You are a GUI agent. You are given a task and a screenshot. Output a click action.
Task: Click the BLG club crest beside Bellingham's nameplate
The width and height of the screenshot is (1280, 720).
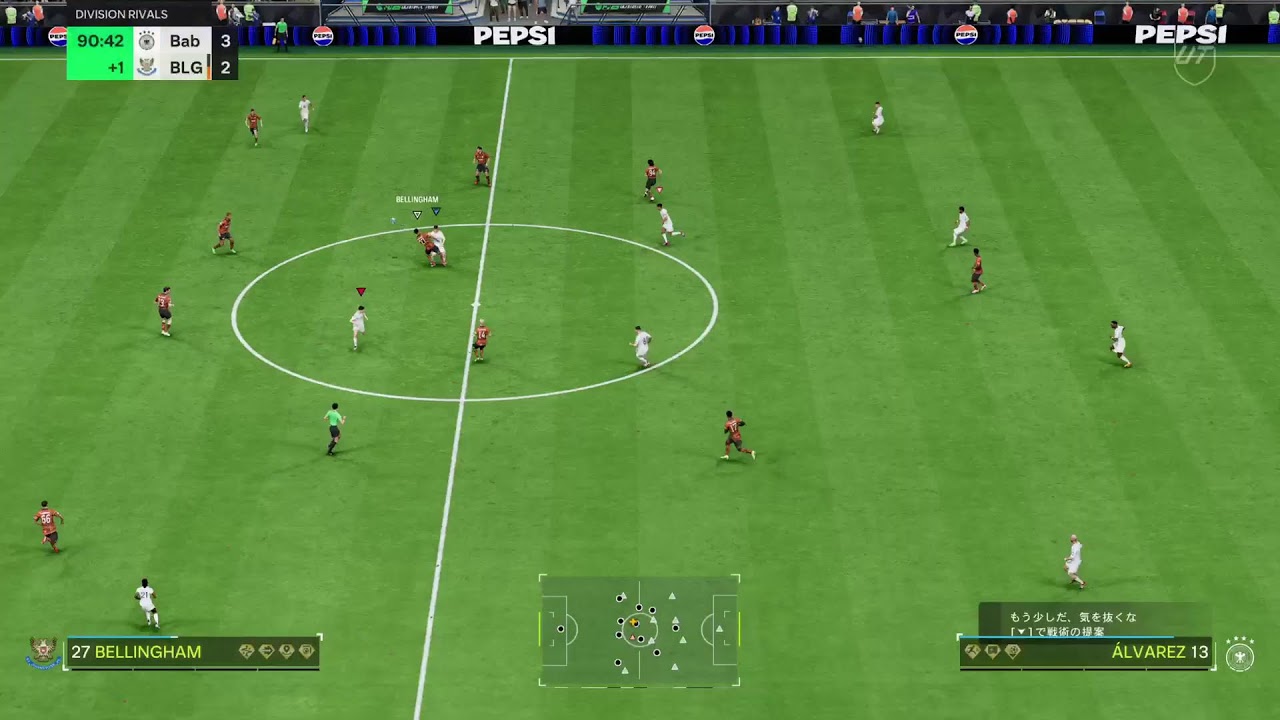tap(43, 651)
